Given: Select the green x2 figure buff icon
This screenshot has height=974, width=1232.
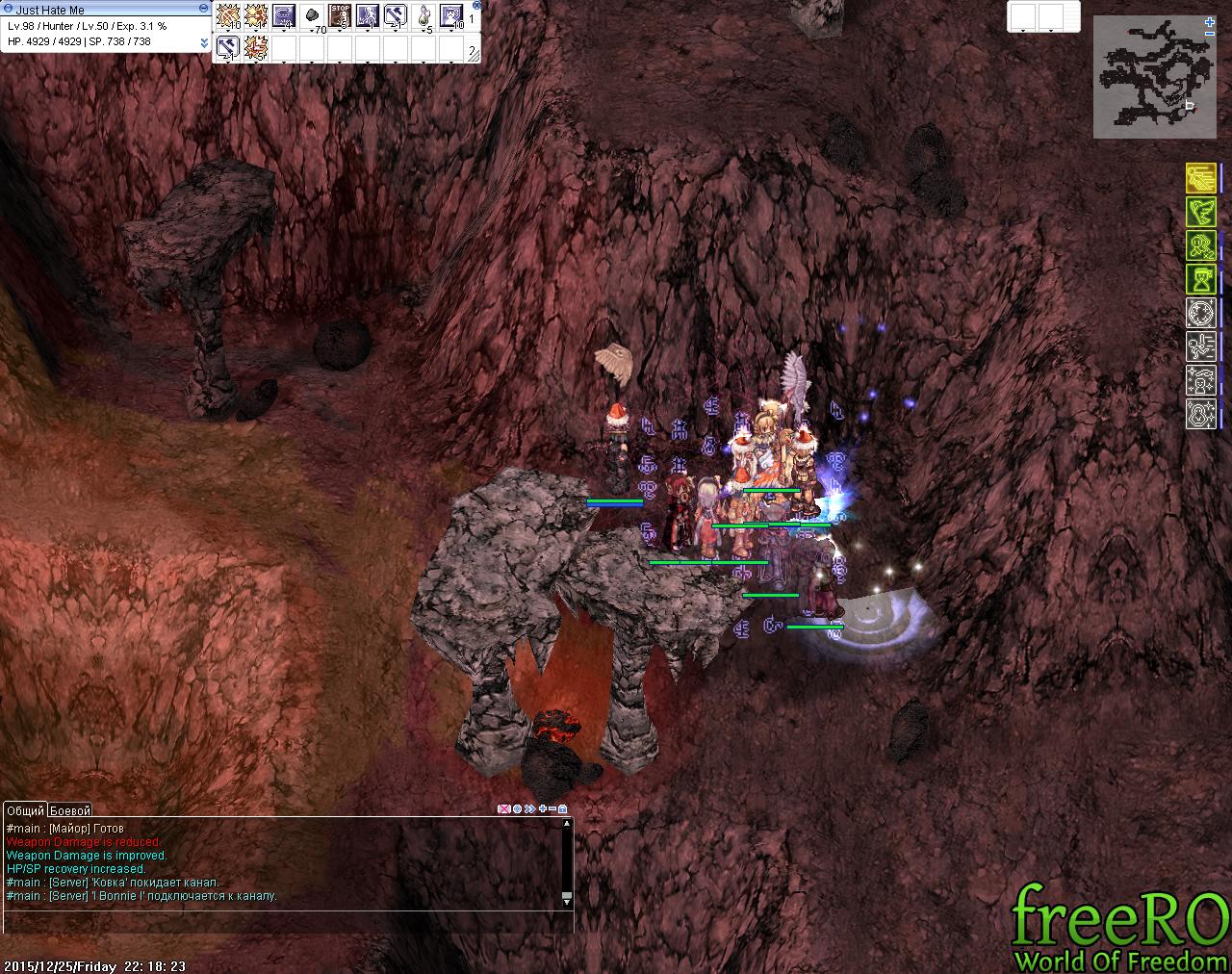Looking at the screenshot, I should coord(1200,246).
